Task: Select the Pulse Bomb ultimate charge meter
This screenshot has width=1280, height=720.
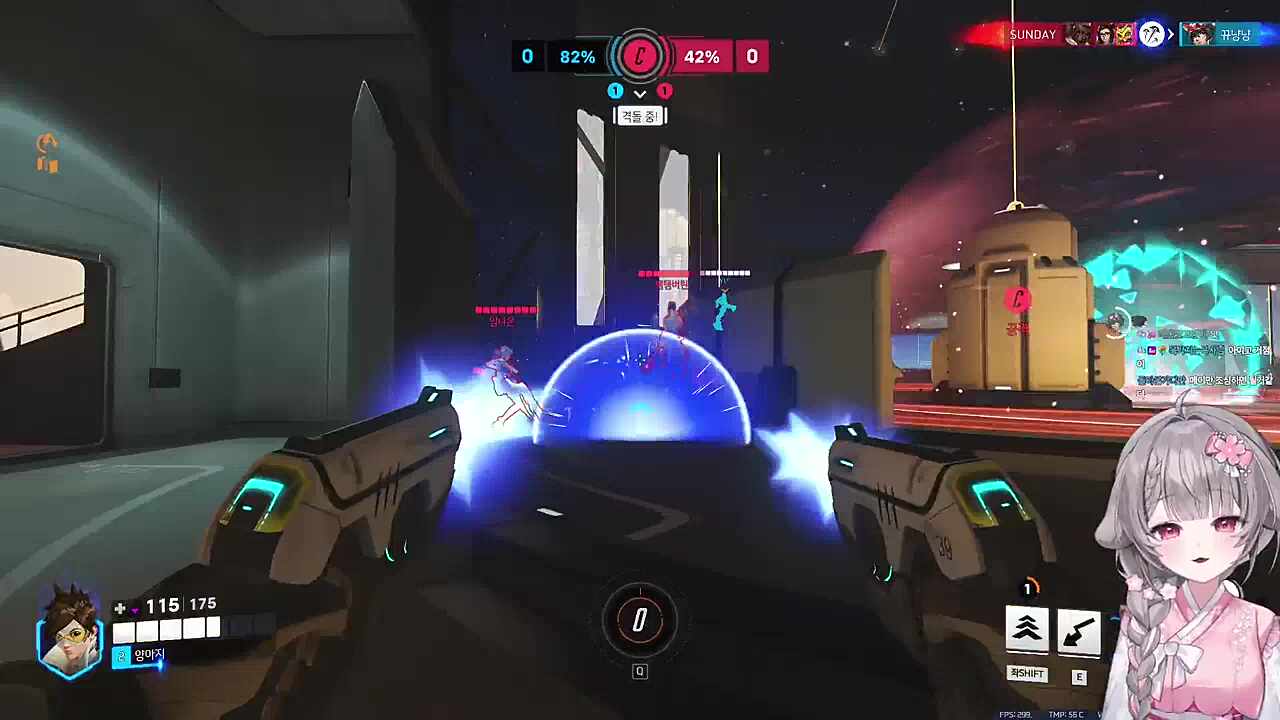Action: click(x=640, y=621)
